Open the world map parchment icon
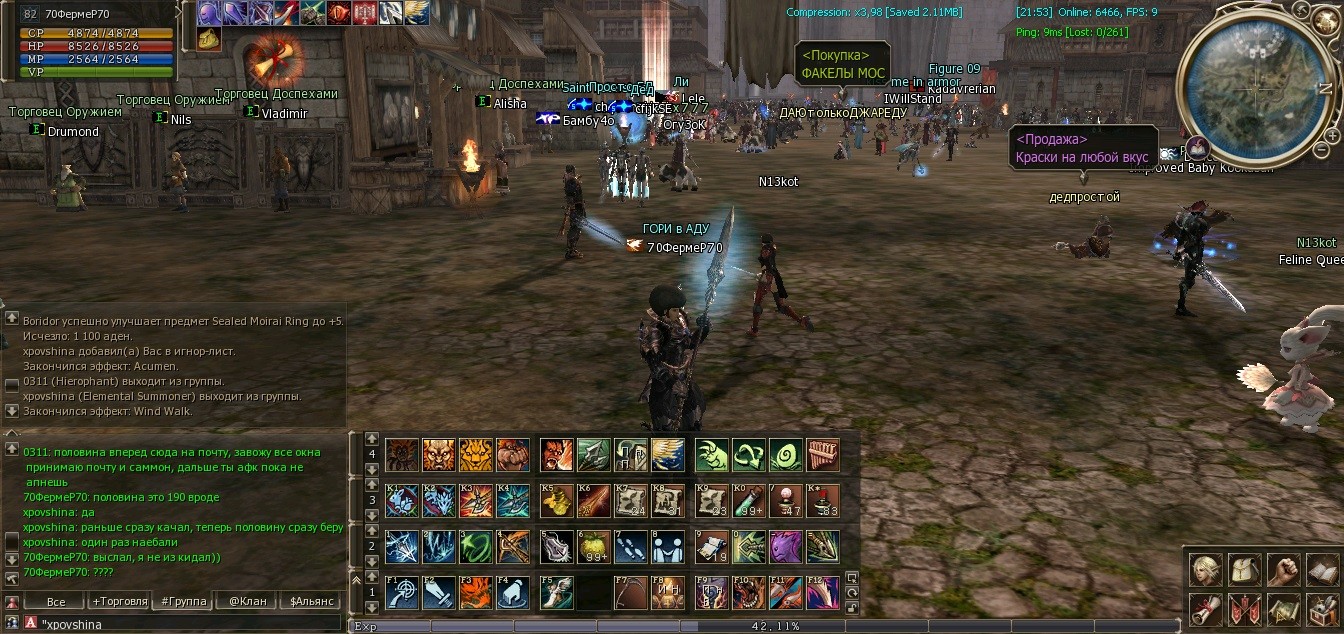 [x=1284, y=608]
